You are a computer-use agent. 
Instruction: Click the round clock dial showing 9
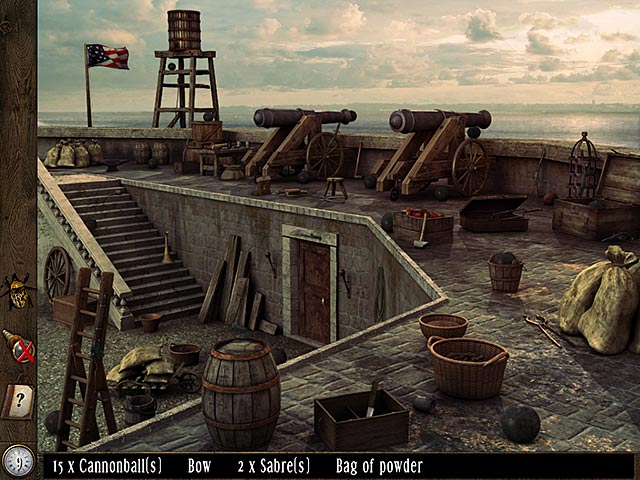pos(18,460)
